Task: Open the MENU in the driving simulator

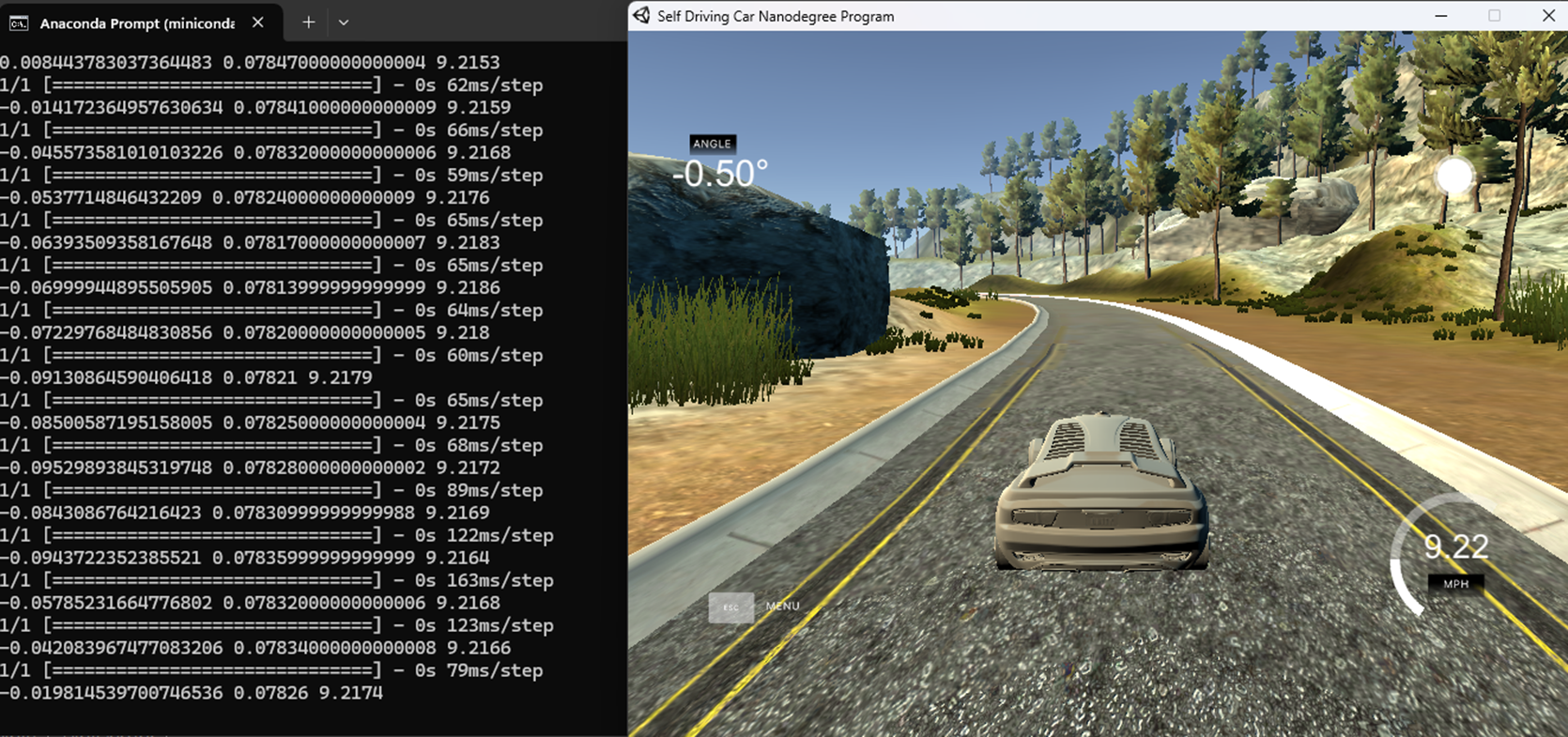Action: tap(781, 606)
